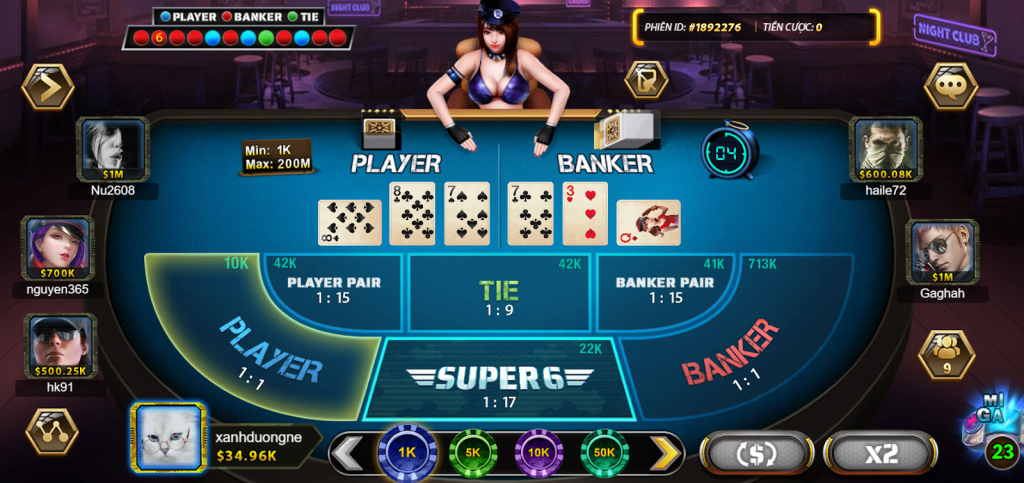This screenshot has height=483, width=1024.
Task: Open the spectators list showing 9
Action: tap(946, 355)
